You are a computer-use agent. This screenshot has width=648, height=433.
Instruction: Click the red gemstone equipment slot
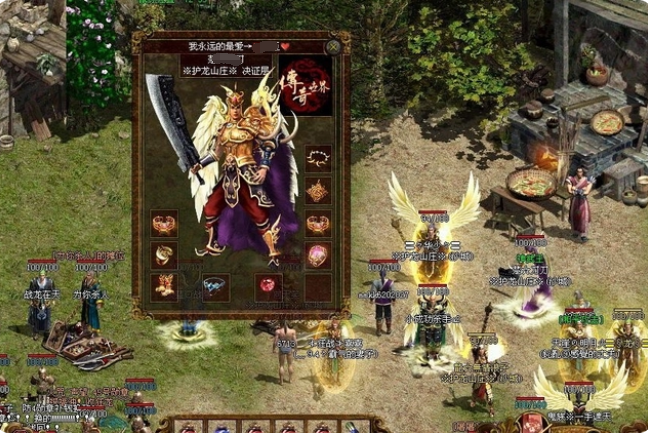coord(267,288)
